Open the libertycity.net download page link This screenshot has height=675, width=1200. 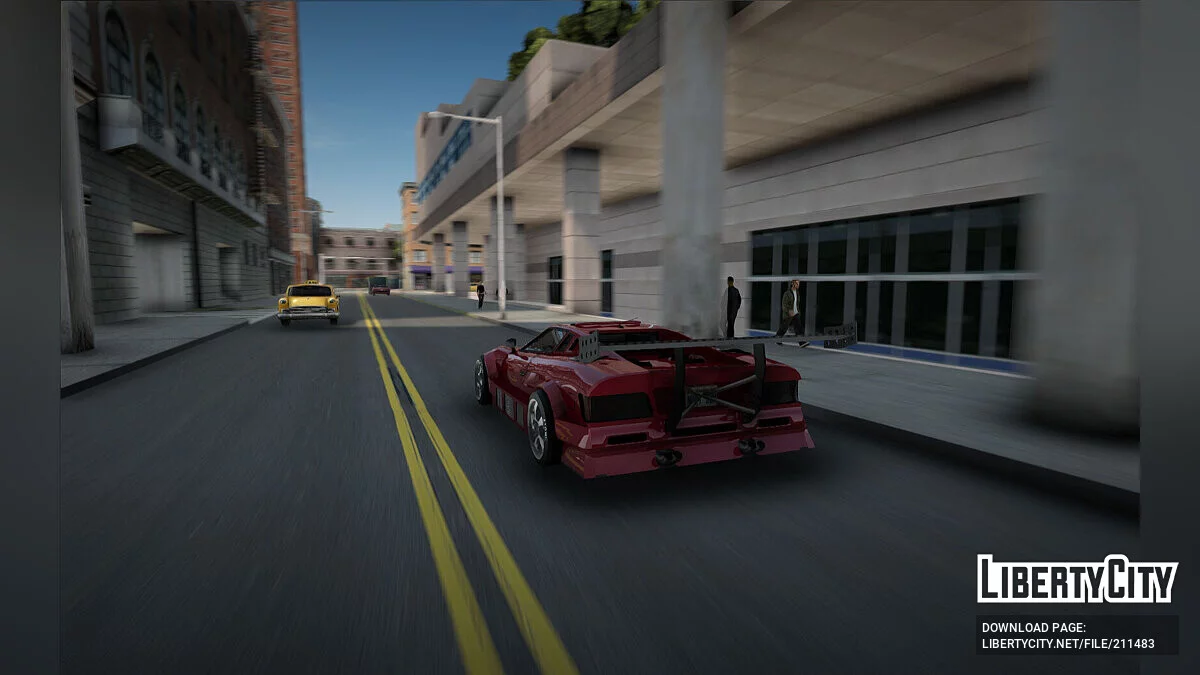click(x=1068, y=643)
